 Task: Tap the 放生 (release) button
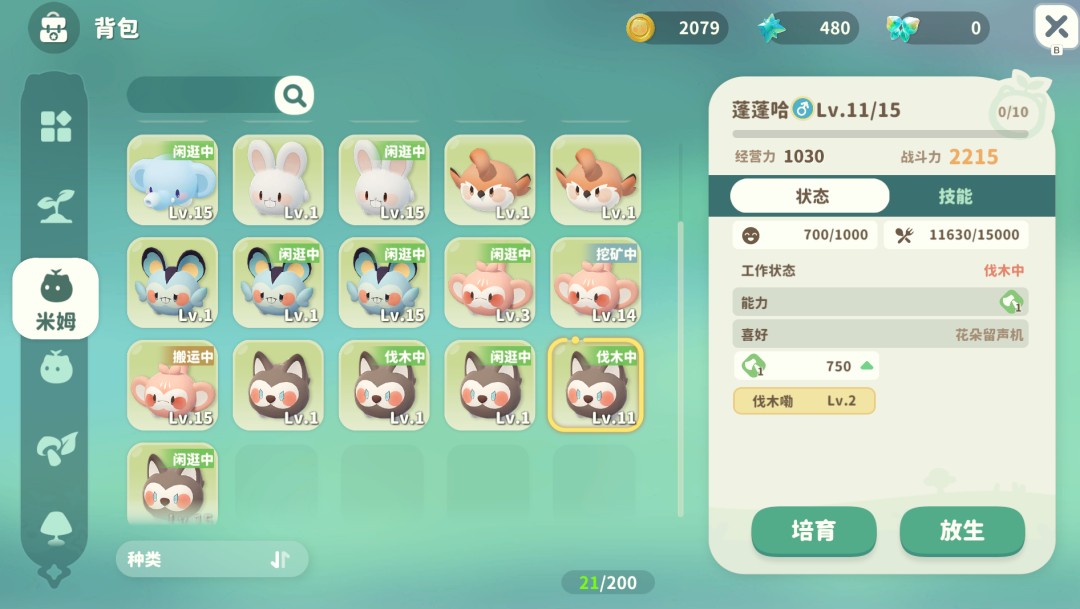click(x=962, y=531)
